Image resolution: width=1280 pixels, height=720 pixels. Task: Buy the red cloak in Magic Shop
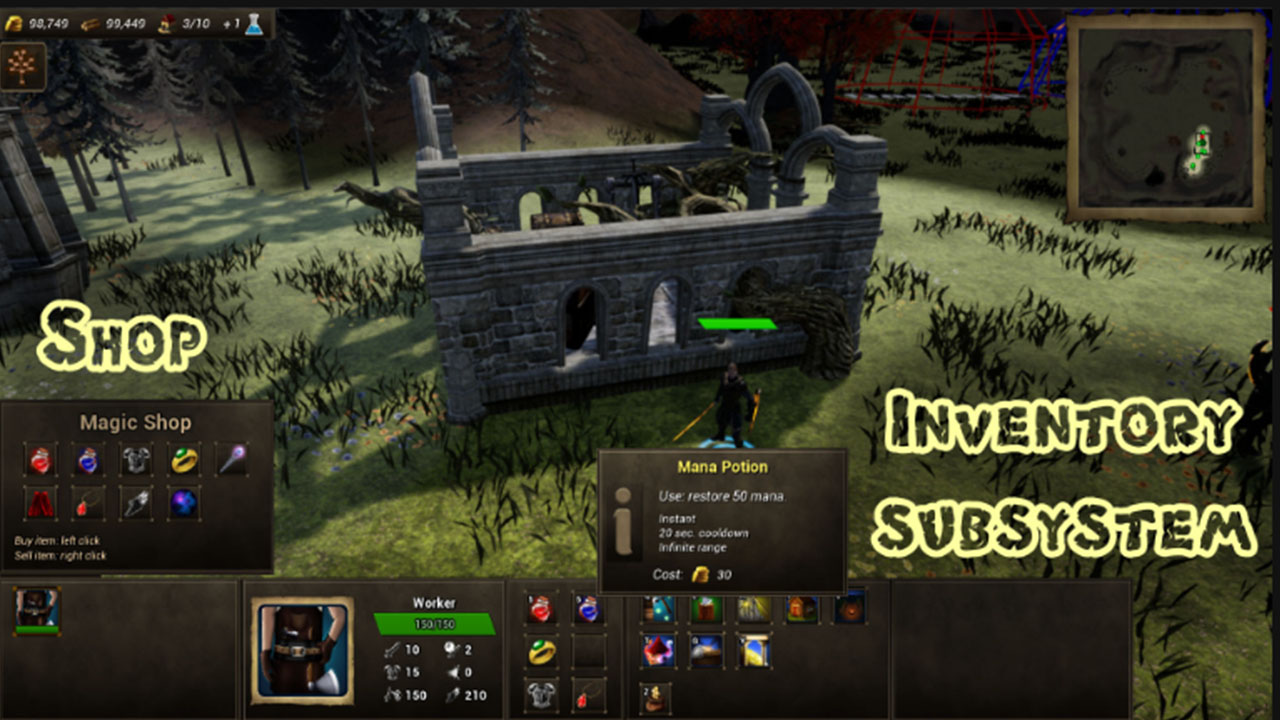coord(40,503)
